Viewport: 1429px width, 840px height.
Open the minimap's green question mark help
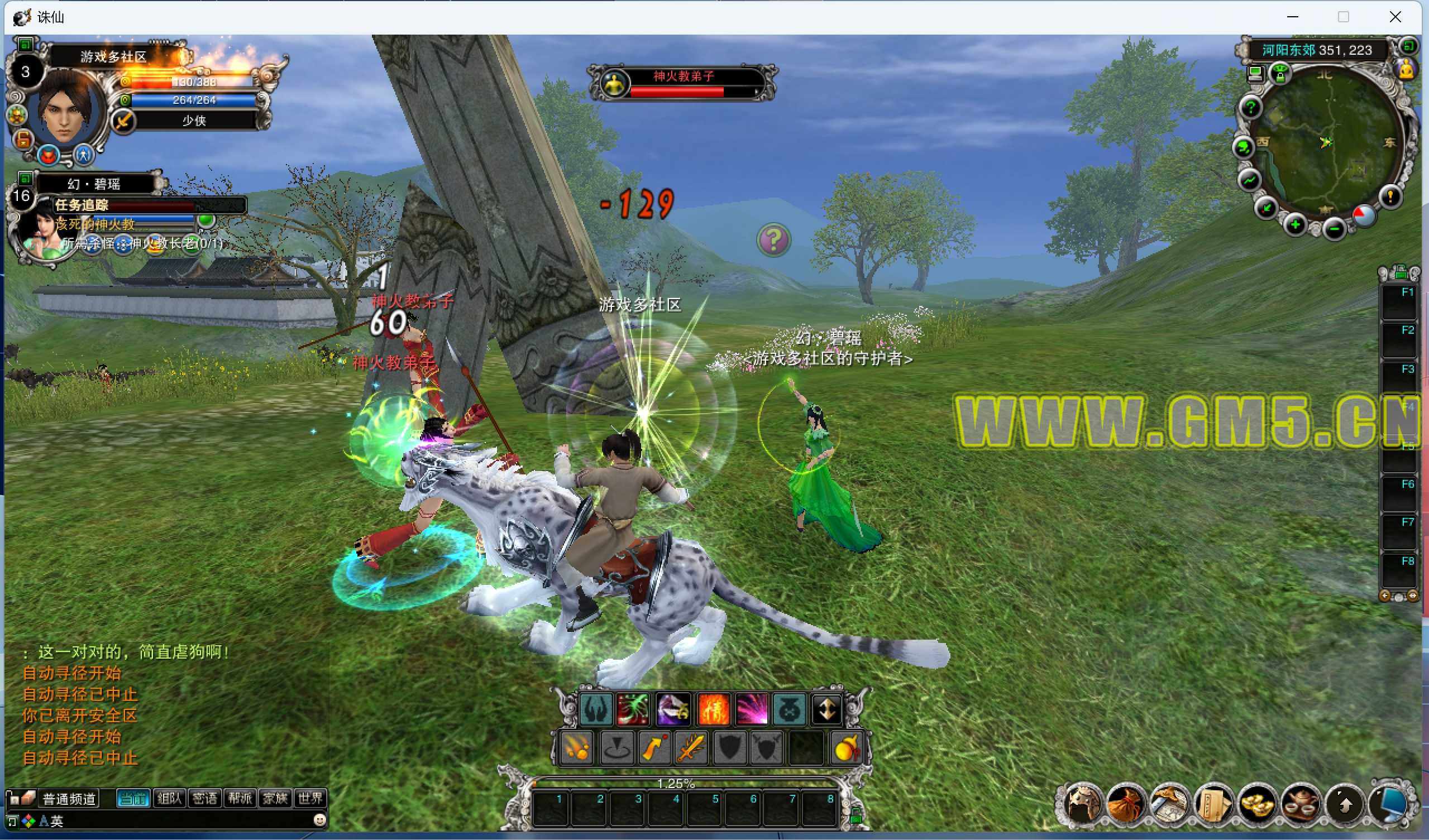(1251, 107)
